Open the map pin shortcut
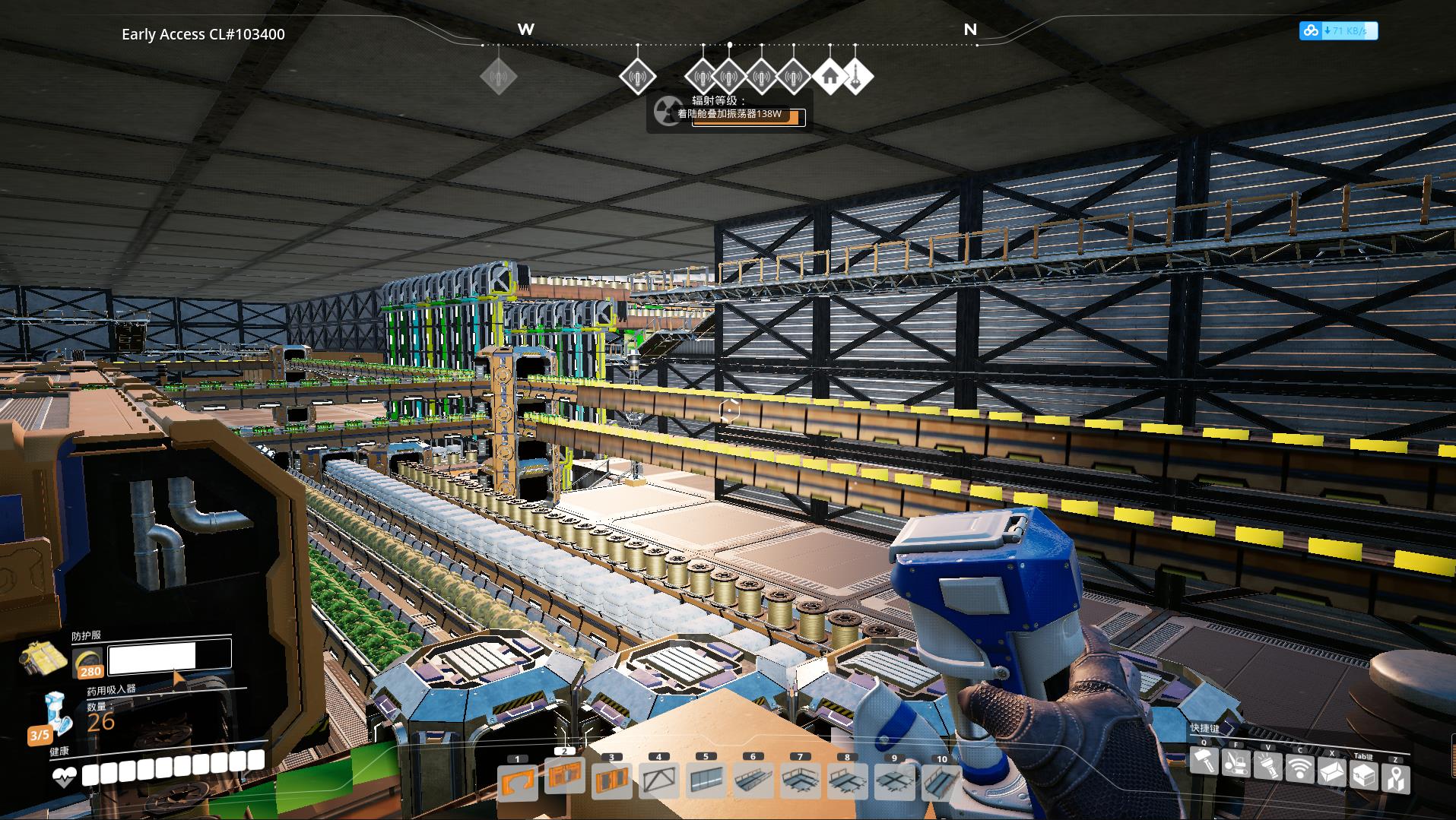1456x820 pixels. coord(1396,779)
